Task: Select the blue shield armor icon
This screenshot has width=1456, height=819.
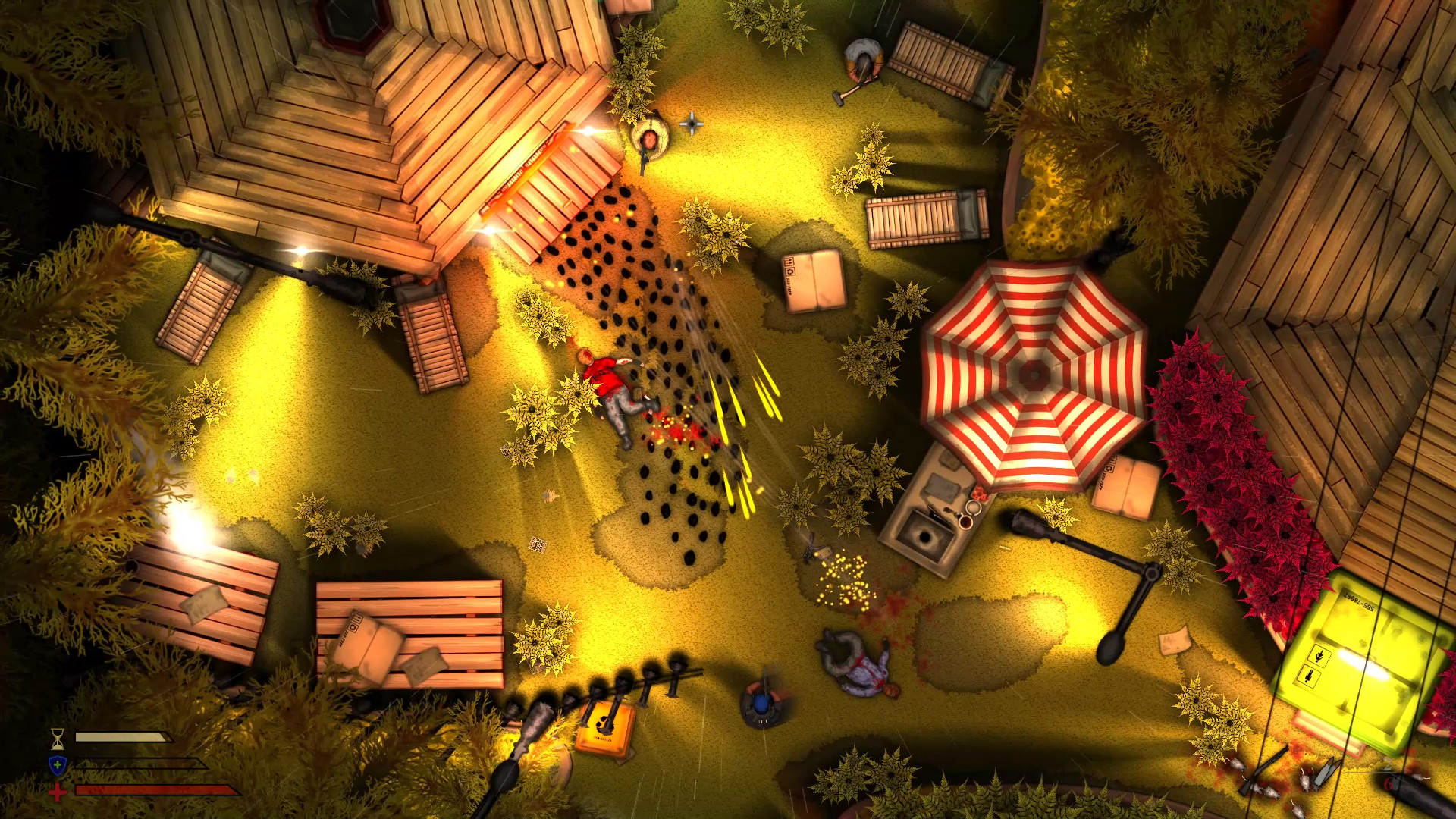Action: [x=57, y=766]
